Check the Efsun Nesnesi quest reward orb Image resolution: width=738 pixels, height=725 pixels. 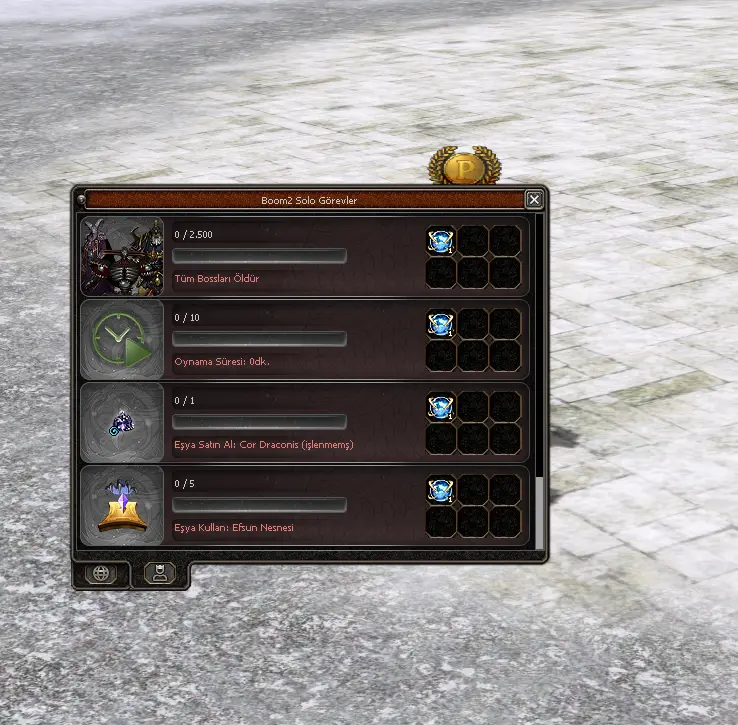pyautogui.click(x=440, y=489)
